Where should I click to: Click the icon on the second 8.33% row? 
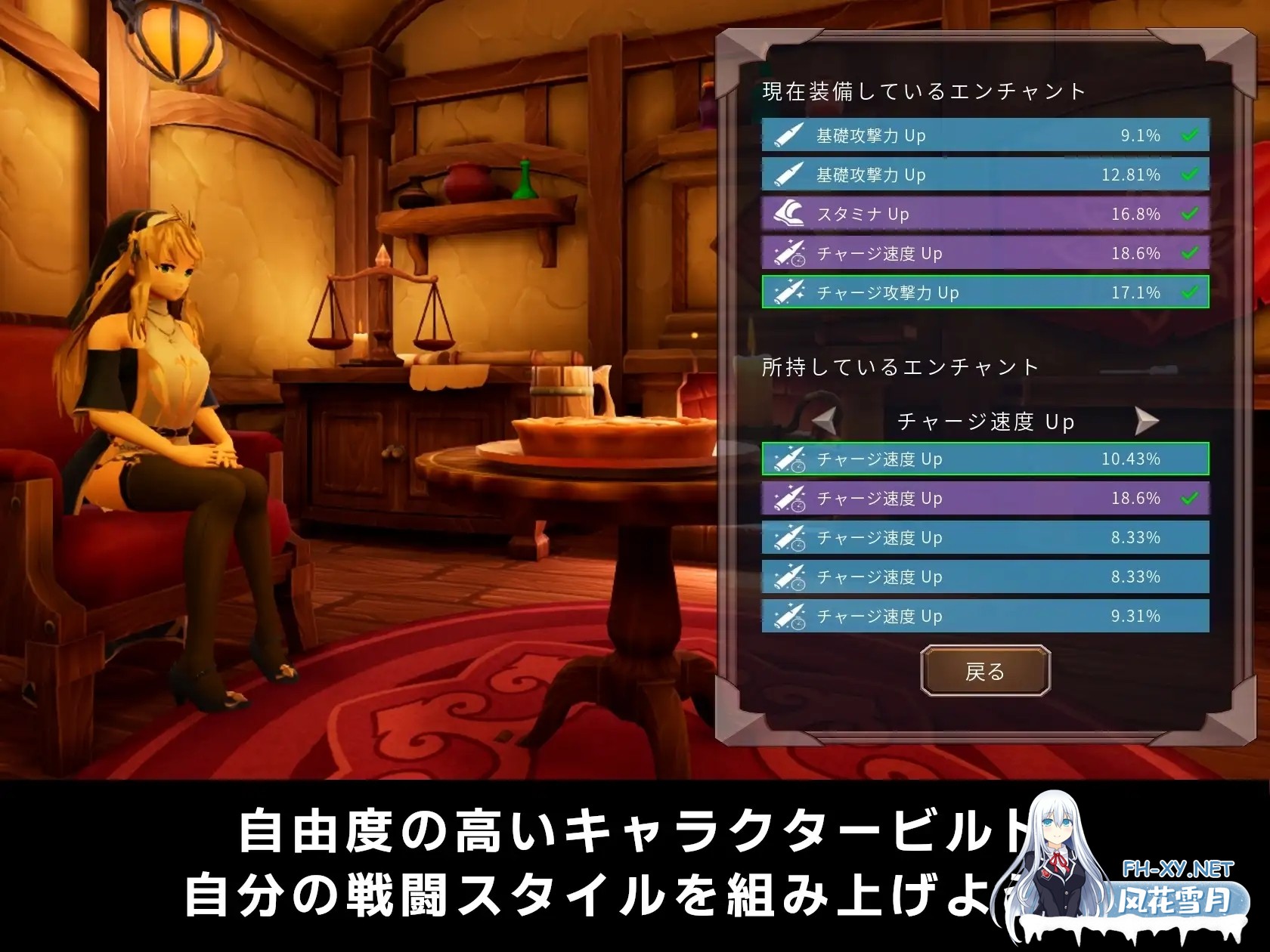pyautogui.click(x=790, y=577)
